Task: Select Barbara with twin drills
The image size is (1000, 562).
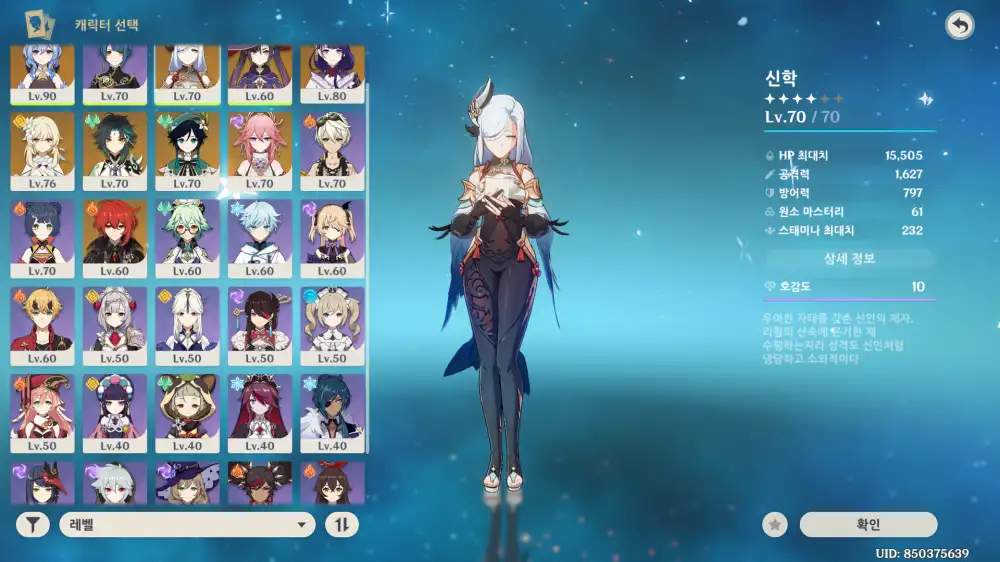Action: 332,325
